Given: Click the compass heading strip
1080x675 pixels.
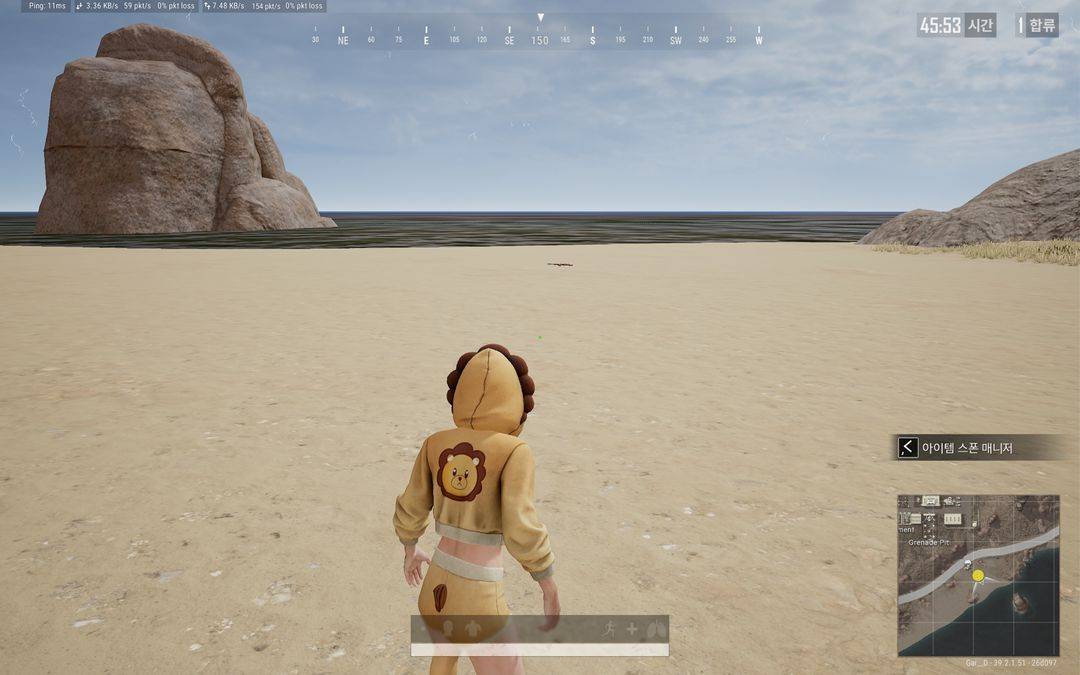Looking at the screenshot, I should pyautogui.click(x=540, y=40).
